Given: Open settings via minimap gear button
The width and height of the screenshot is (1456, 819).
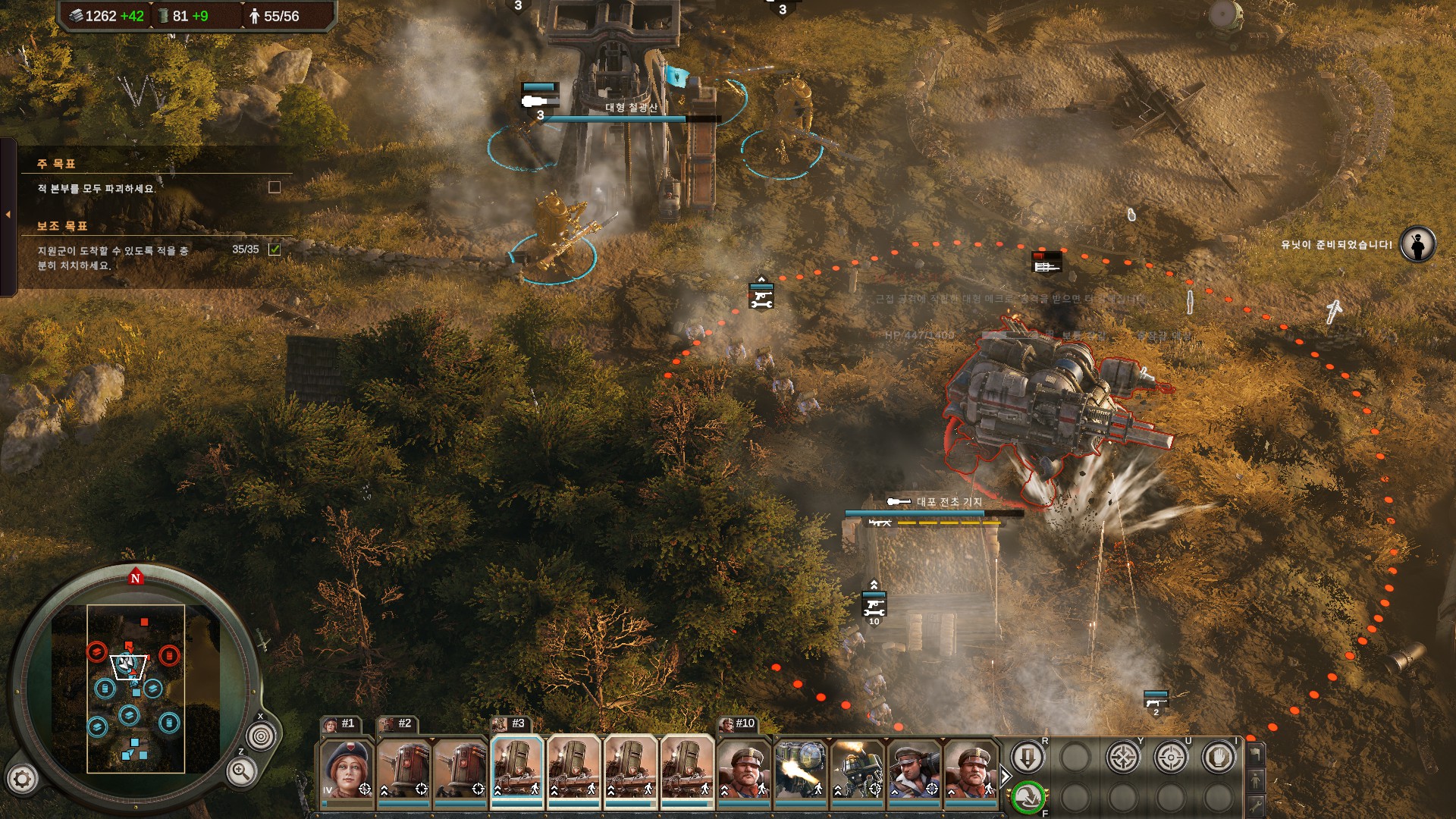Looking at the screenshot, I should tap(22, 779).
